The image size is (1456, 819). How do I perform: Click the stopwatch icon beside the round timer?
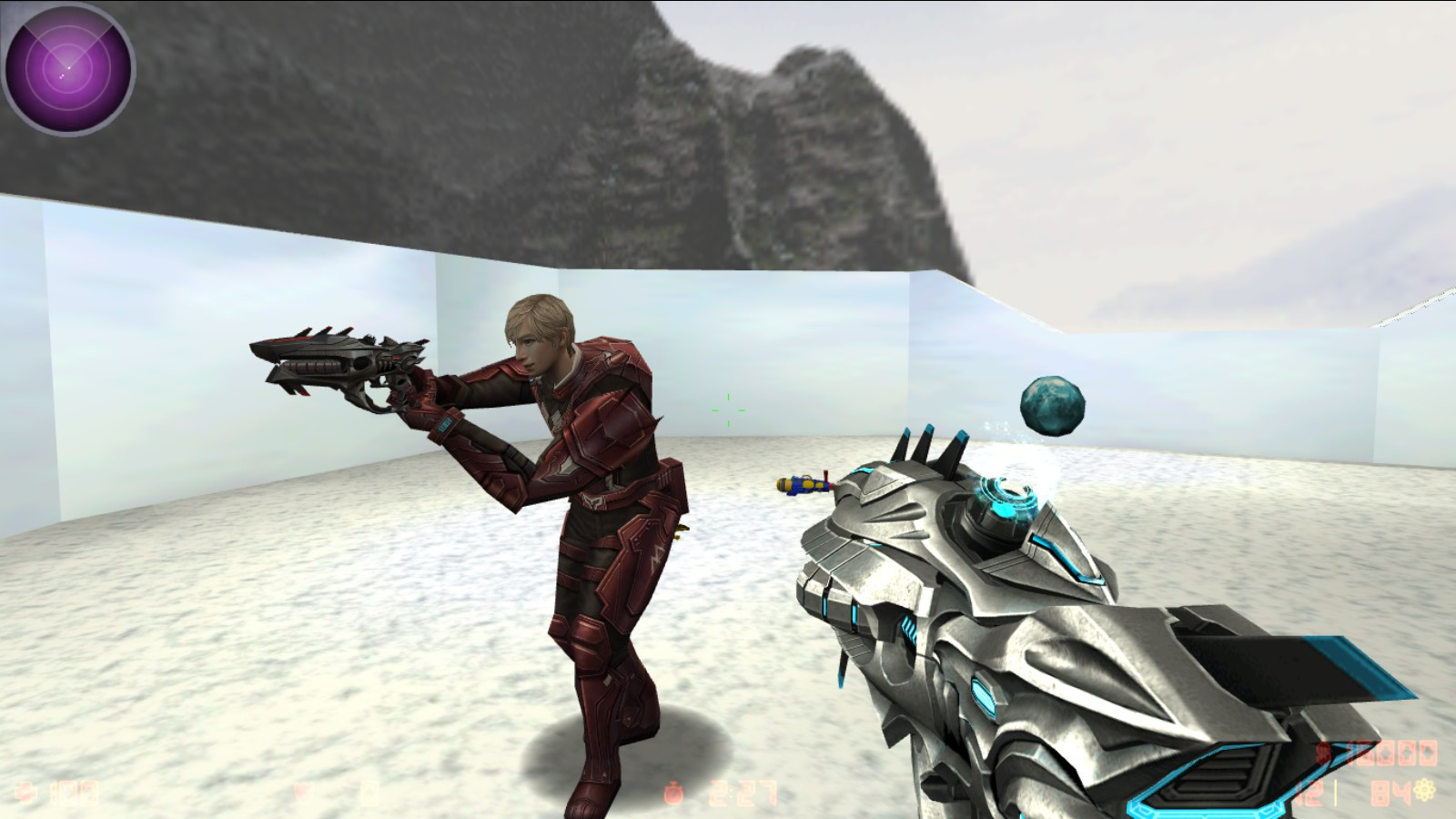(x=674, y=792)
